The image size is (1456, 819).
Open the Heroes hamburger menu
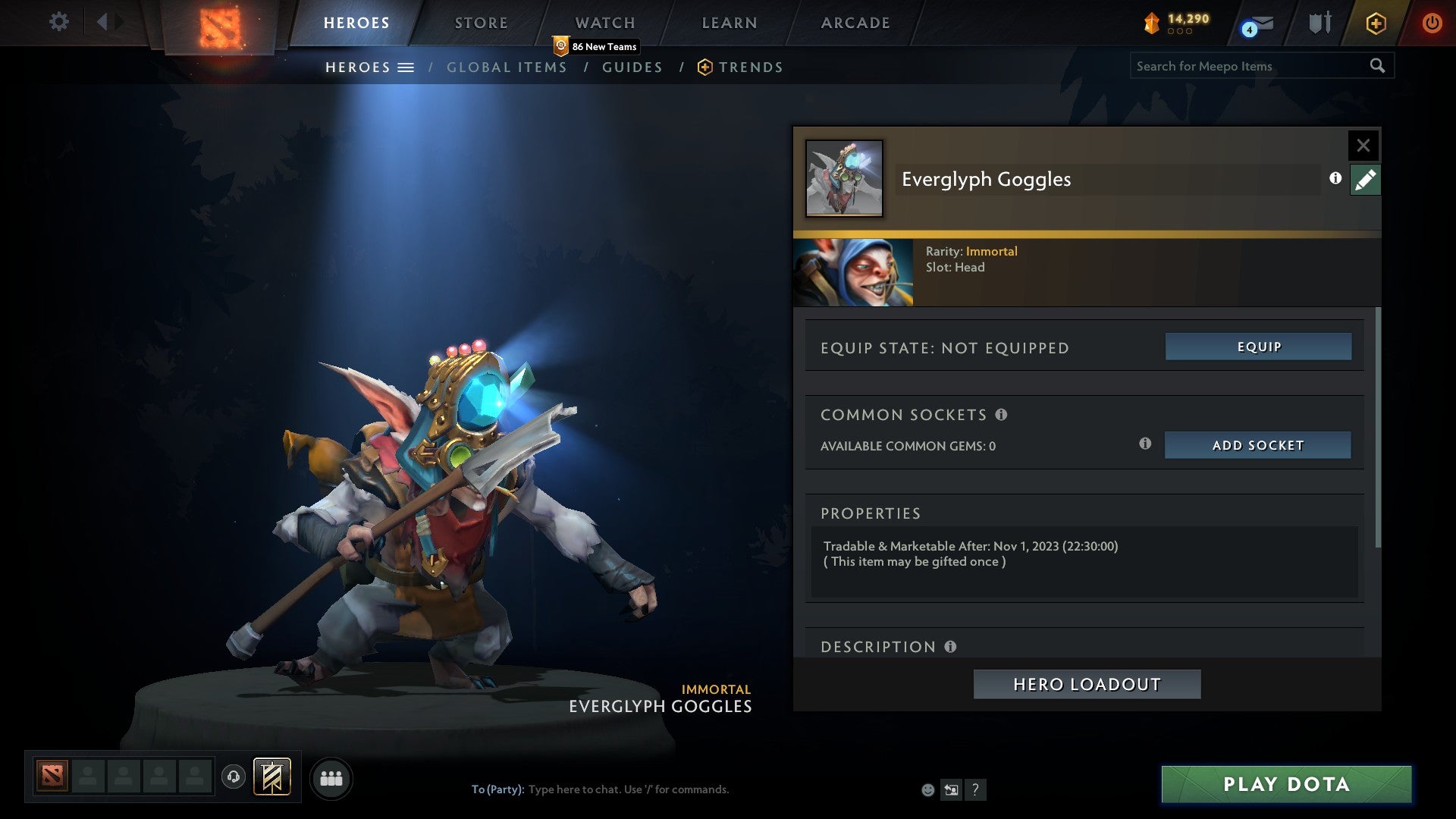407,67
